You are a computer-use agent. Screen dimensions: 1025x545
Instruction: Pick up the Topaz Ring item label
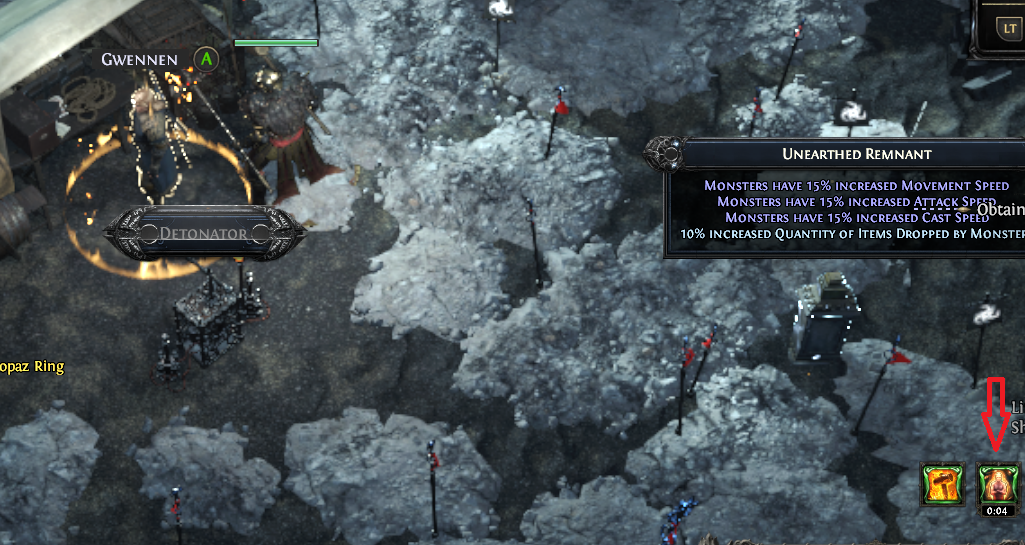(x=32, y=366)
